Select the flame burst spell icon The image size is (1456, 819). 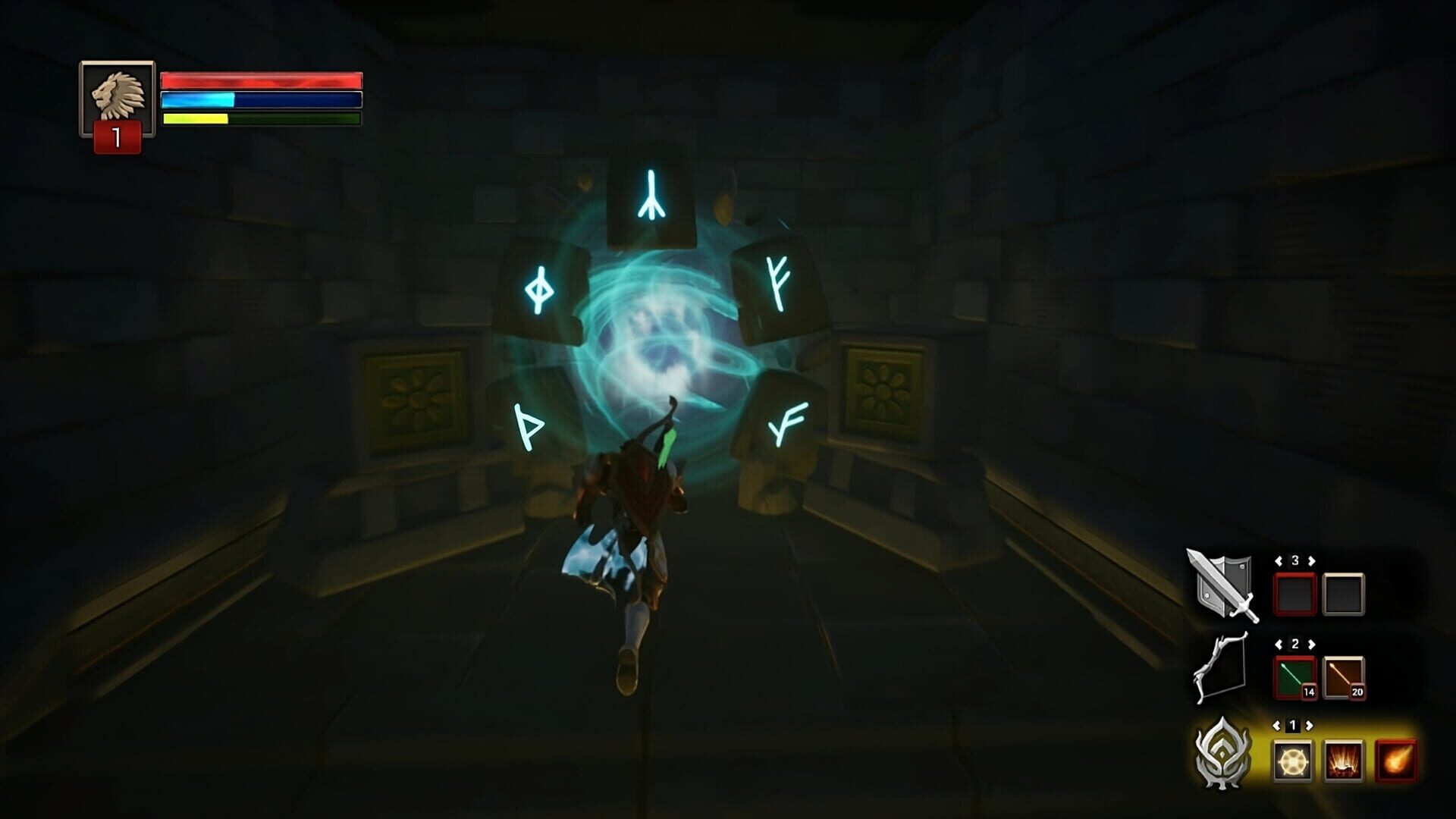pyautogui.click(x=1344, y=760)
